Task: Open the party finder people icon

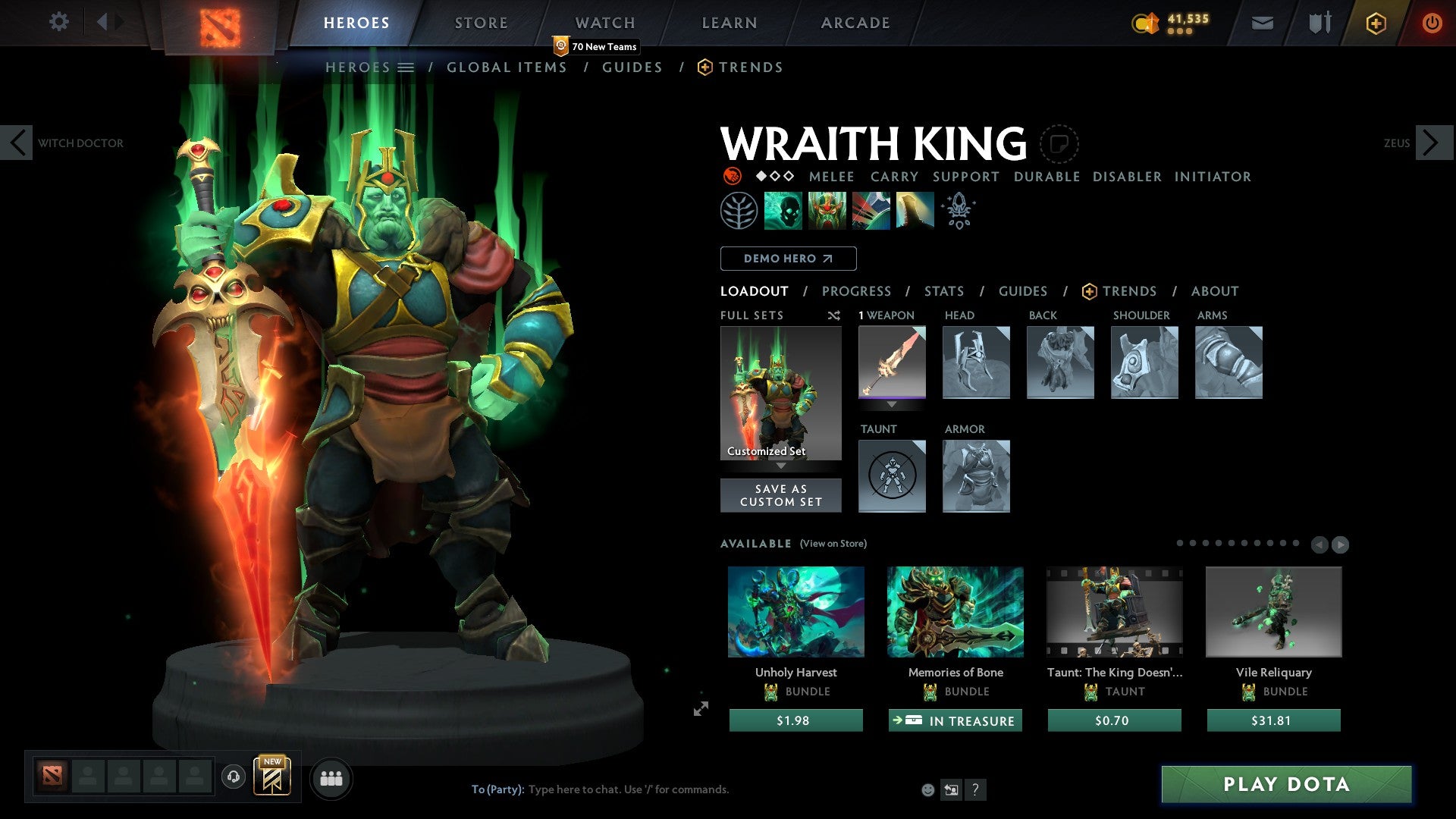Action: [x=331, y=777]
